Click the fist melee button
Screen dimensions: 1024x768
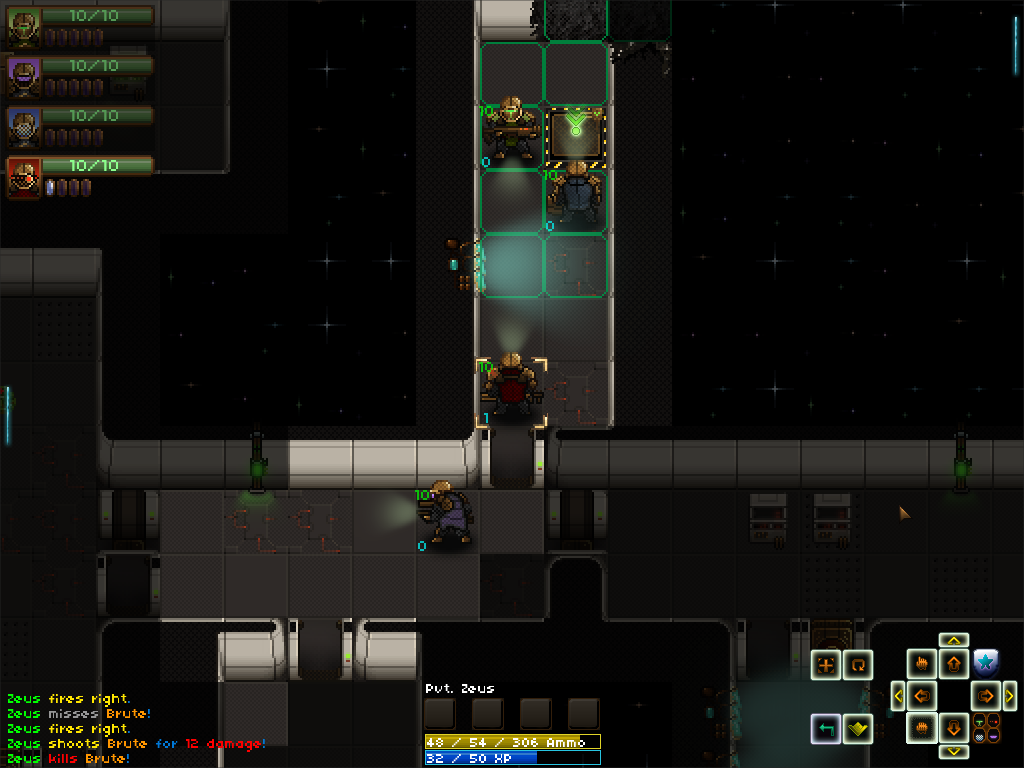tap(922, 727)
